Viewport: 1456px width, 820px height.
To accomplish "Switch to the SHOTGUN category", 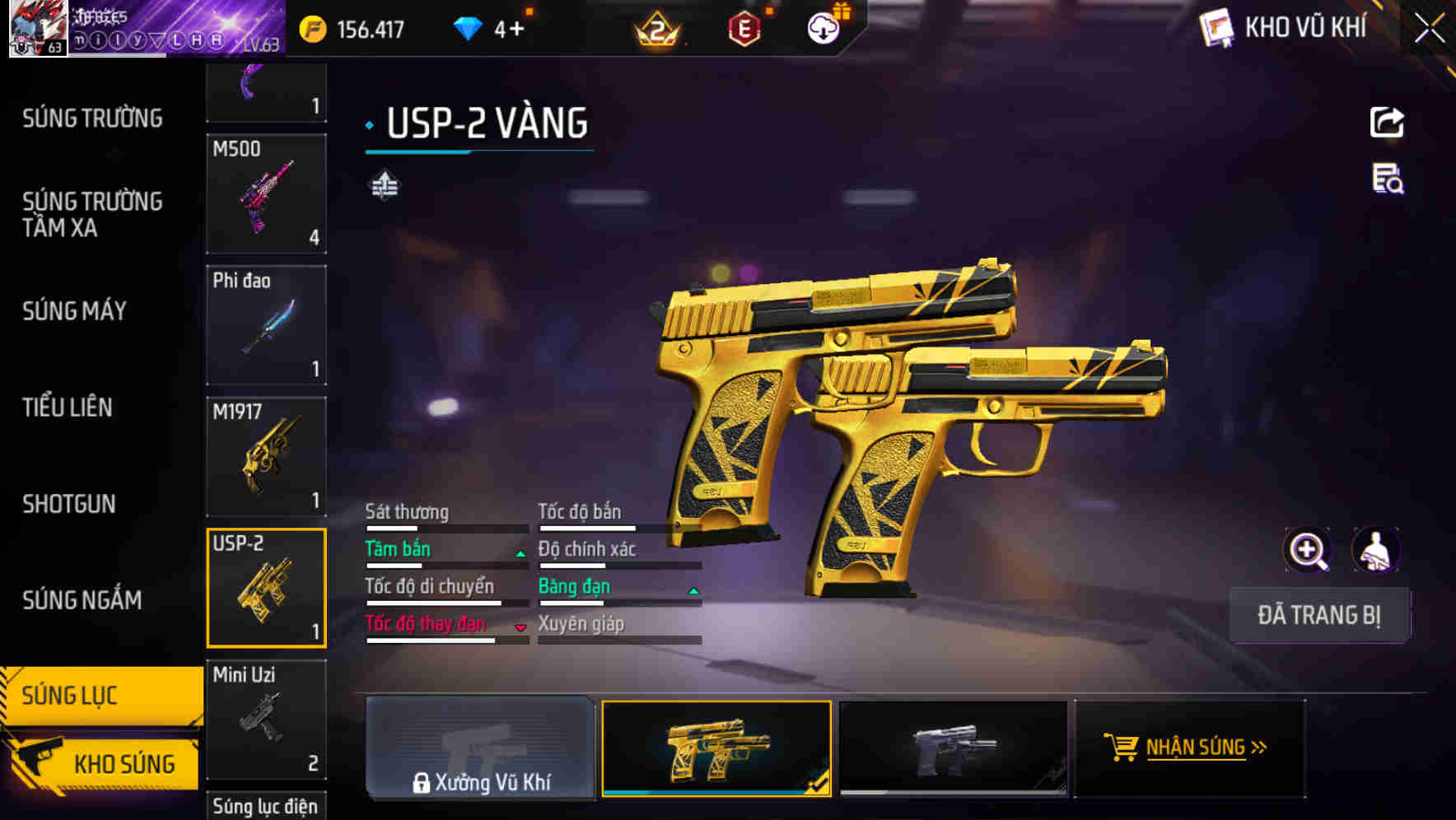I will tap(68, 503).
